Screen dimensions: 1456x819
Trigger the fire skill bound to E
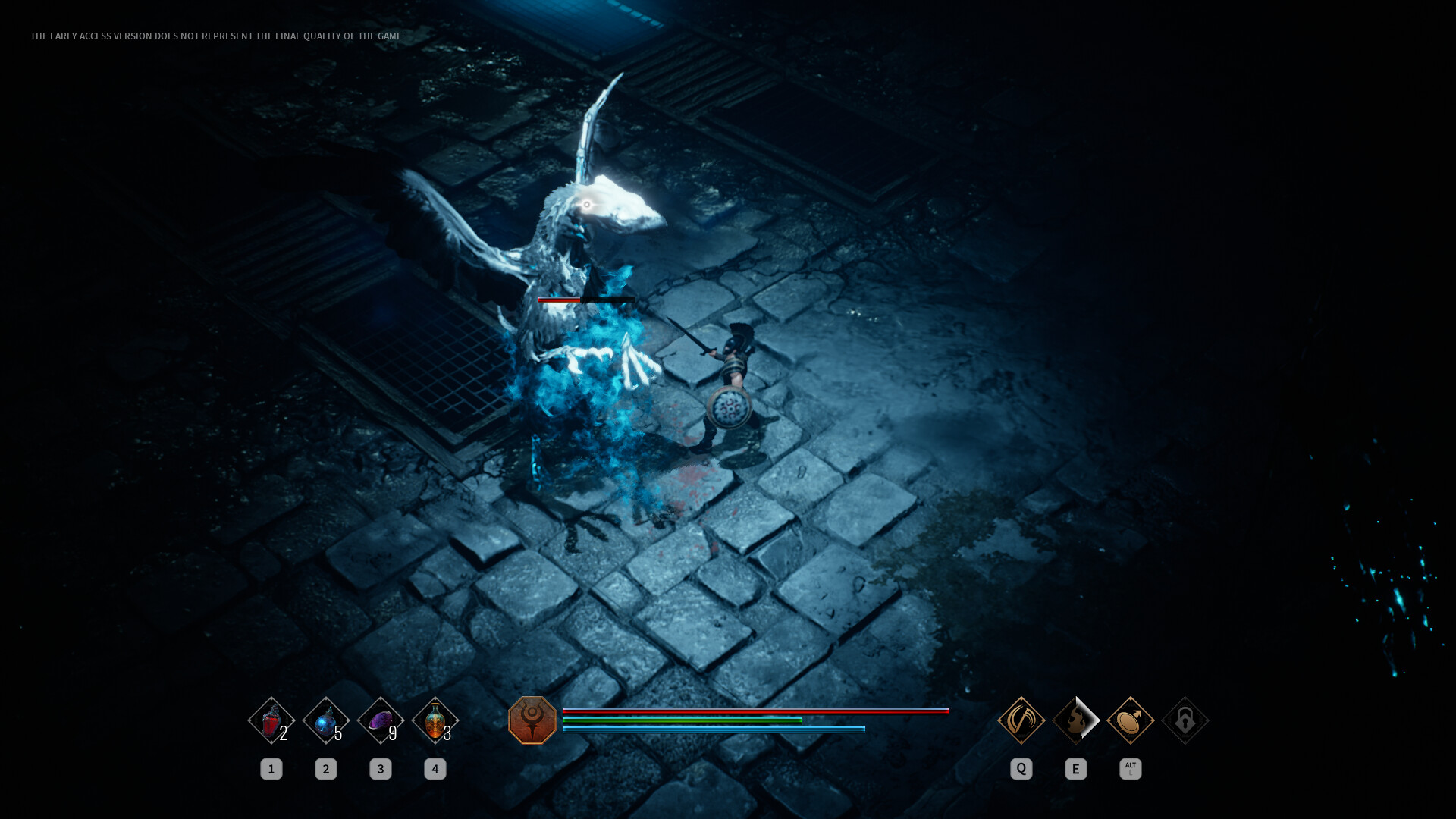[x=1075, y=722]
